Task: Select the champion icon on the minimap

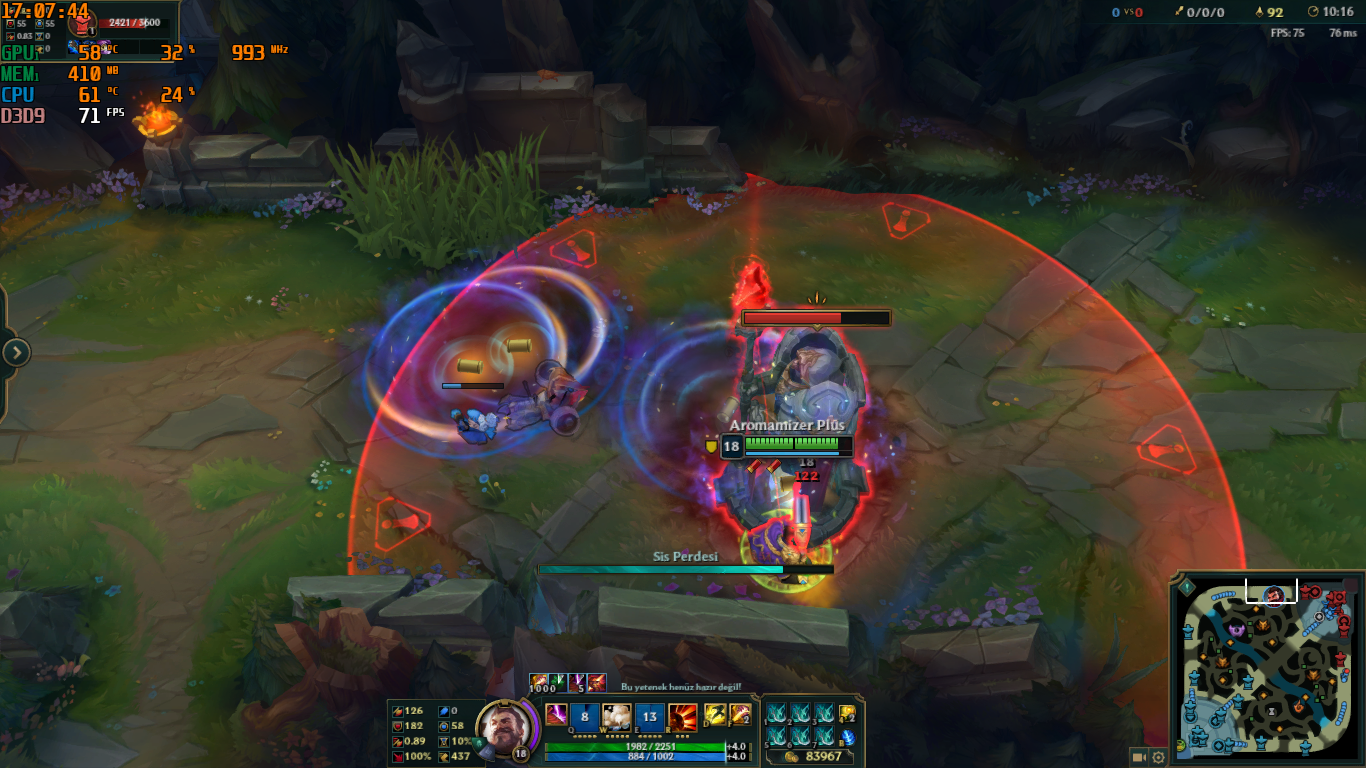Action: (1274, 595)
